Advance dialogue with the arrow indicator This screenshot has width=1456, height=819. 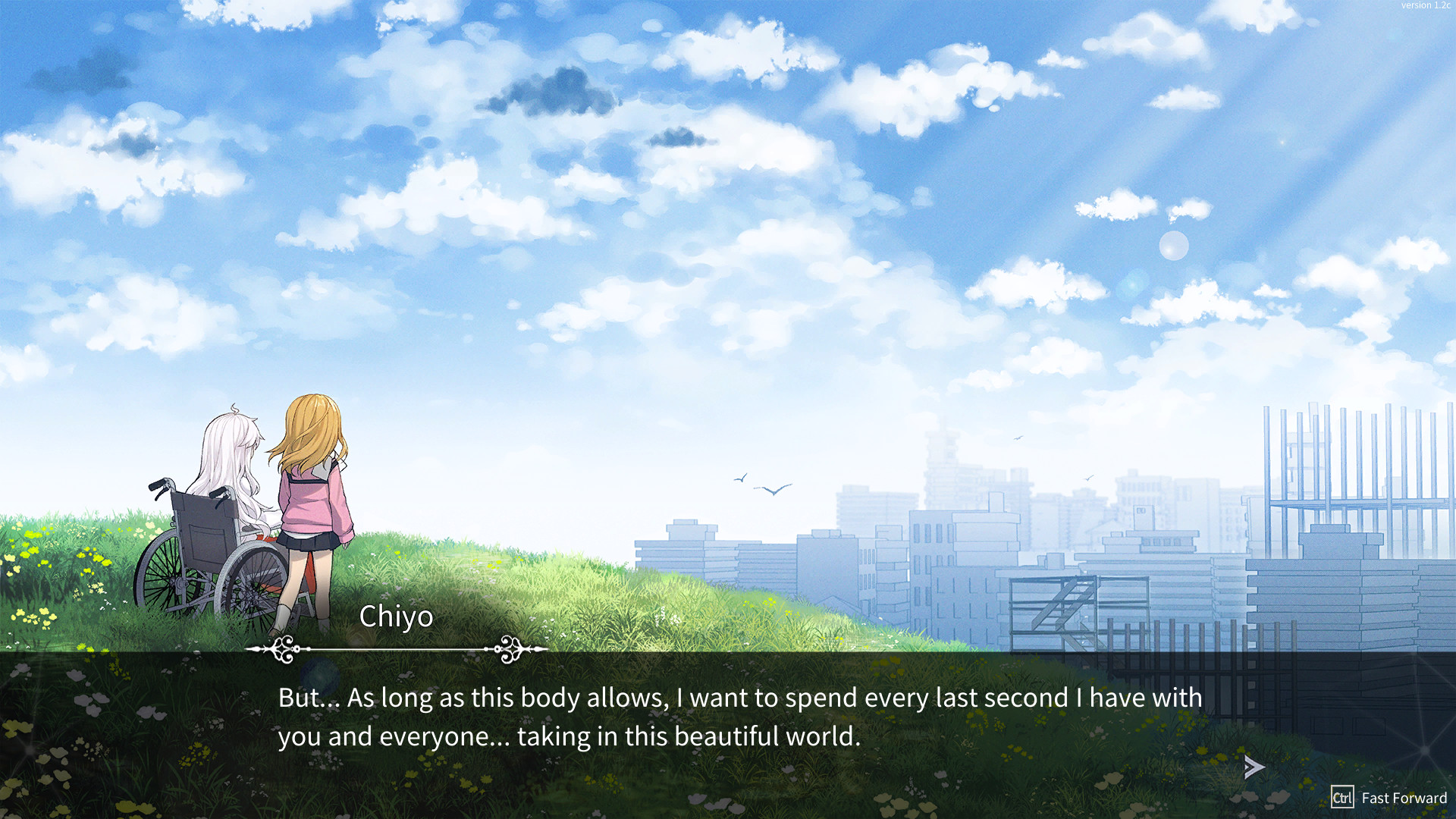coord(1254,767)
